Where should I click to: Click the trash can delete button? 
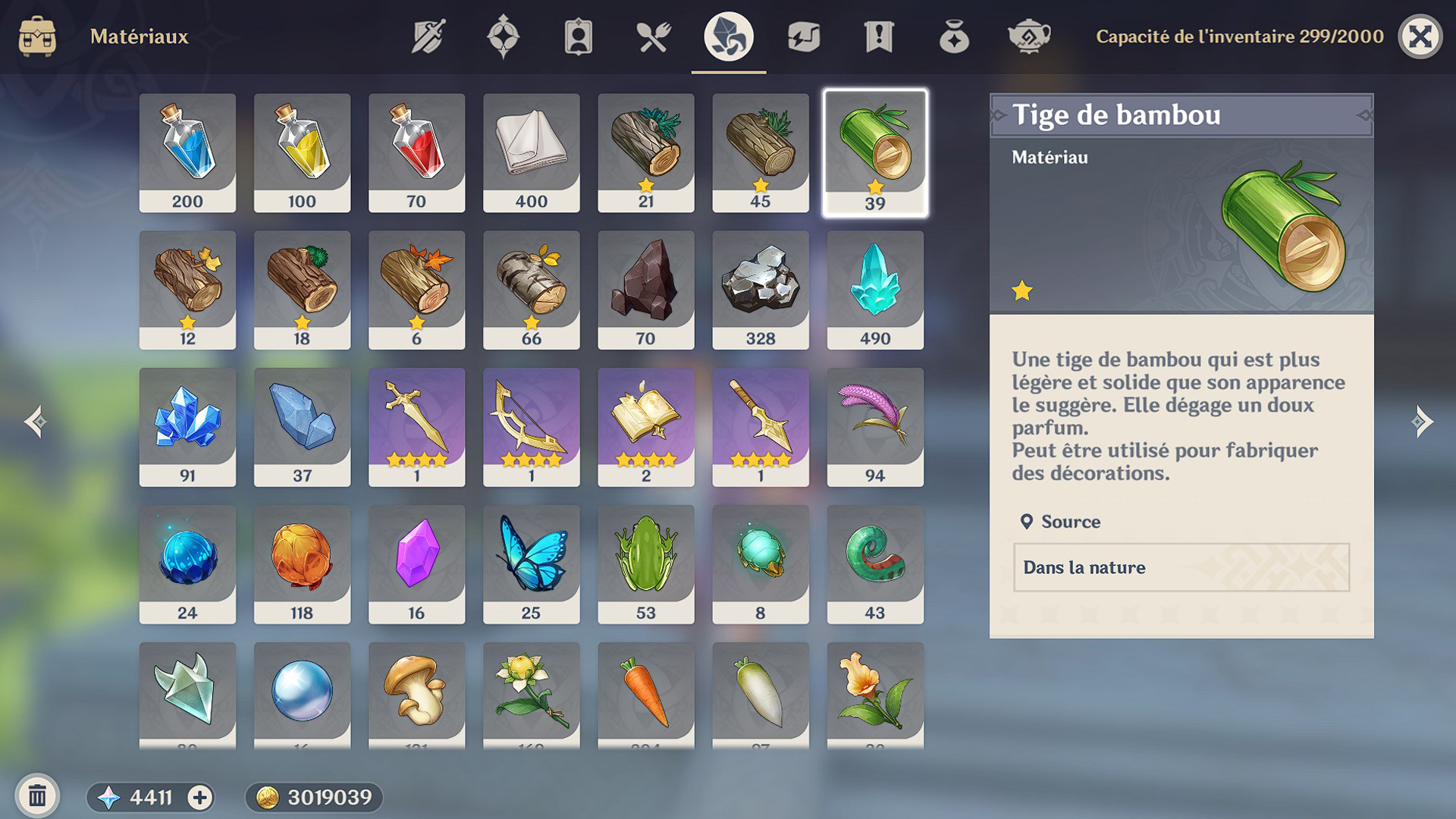37,796
